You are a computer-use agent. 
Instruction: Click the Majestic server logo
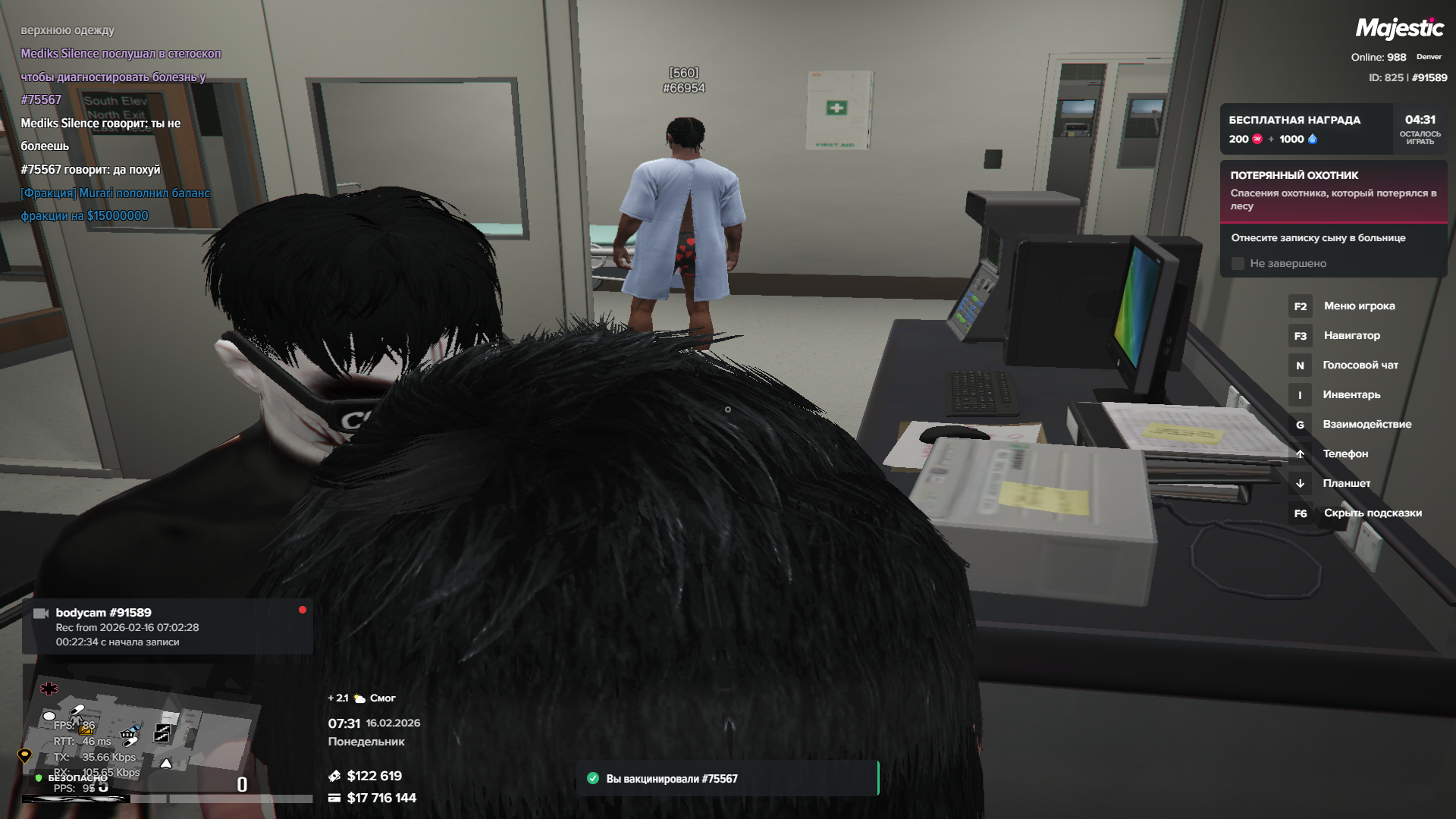[x=1399, y=29]
